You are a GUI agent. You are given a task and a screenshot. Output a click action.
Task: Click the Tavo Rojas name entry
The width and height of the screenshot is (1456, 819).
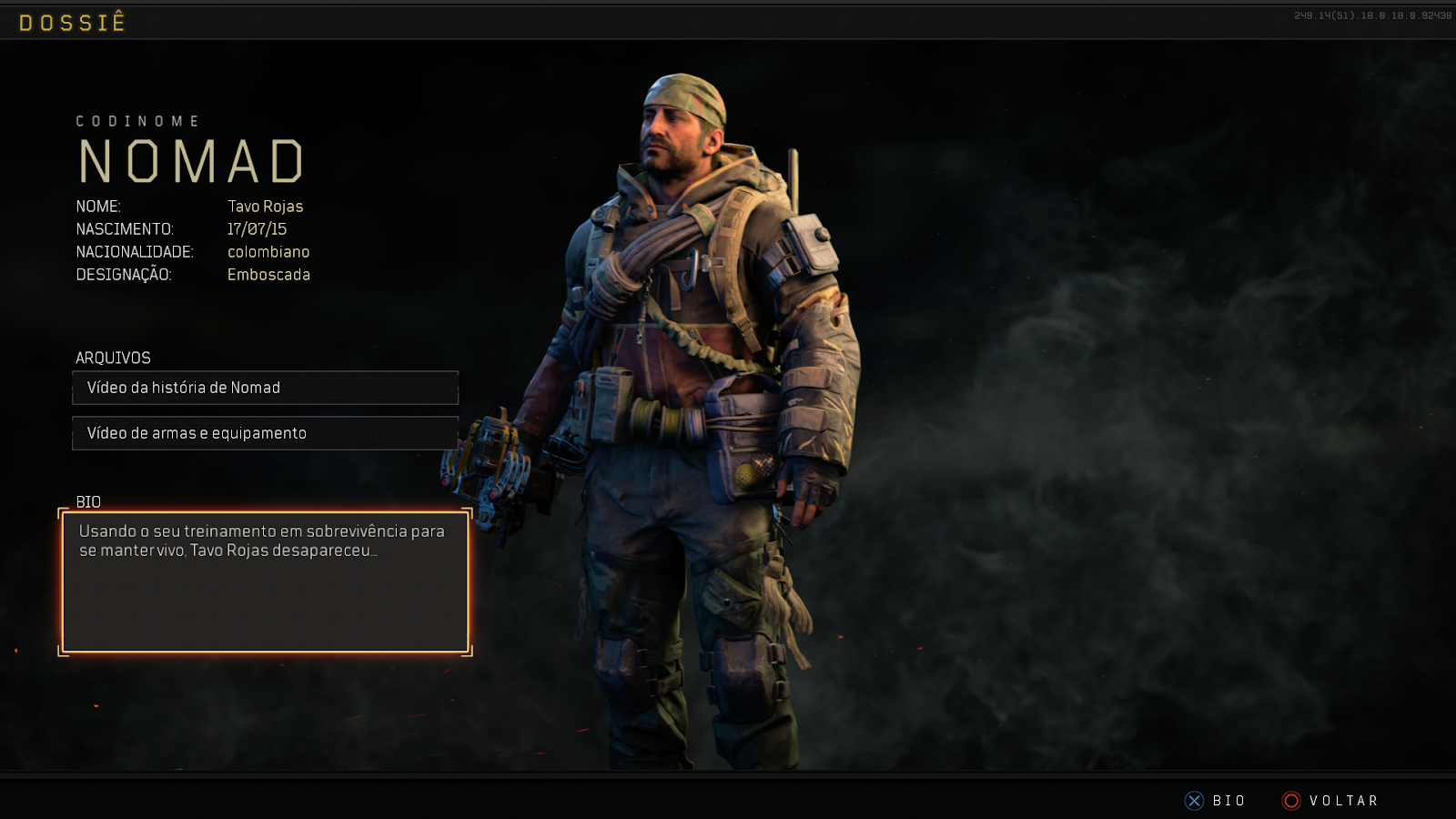[266, 207]
